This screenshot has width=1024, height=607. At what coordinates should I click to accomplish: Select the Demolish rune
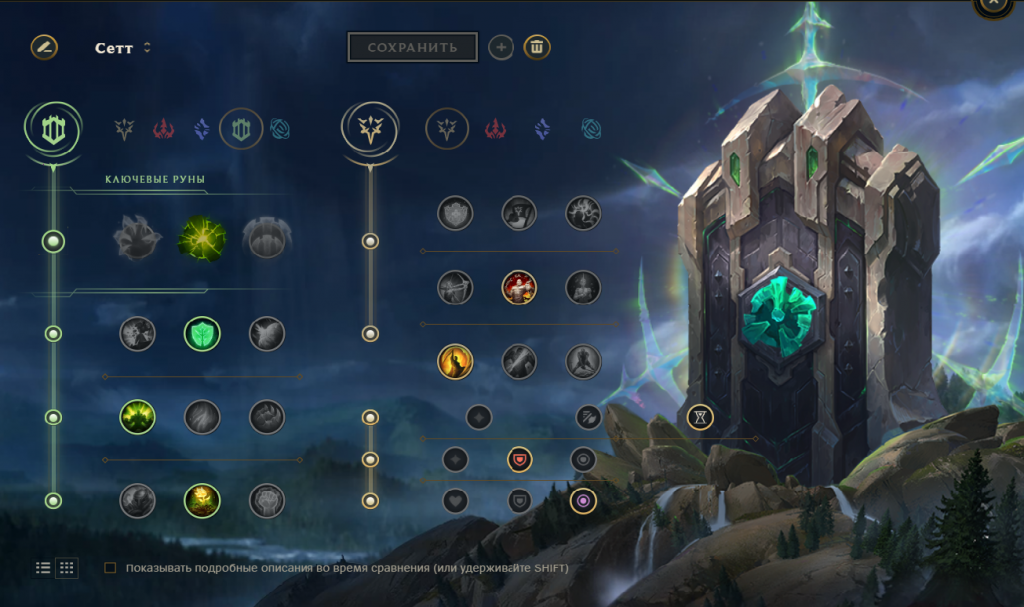click(x=137, y=333)
